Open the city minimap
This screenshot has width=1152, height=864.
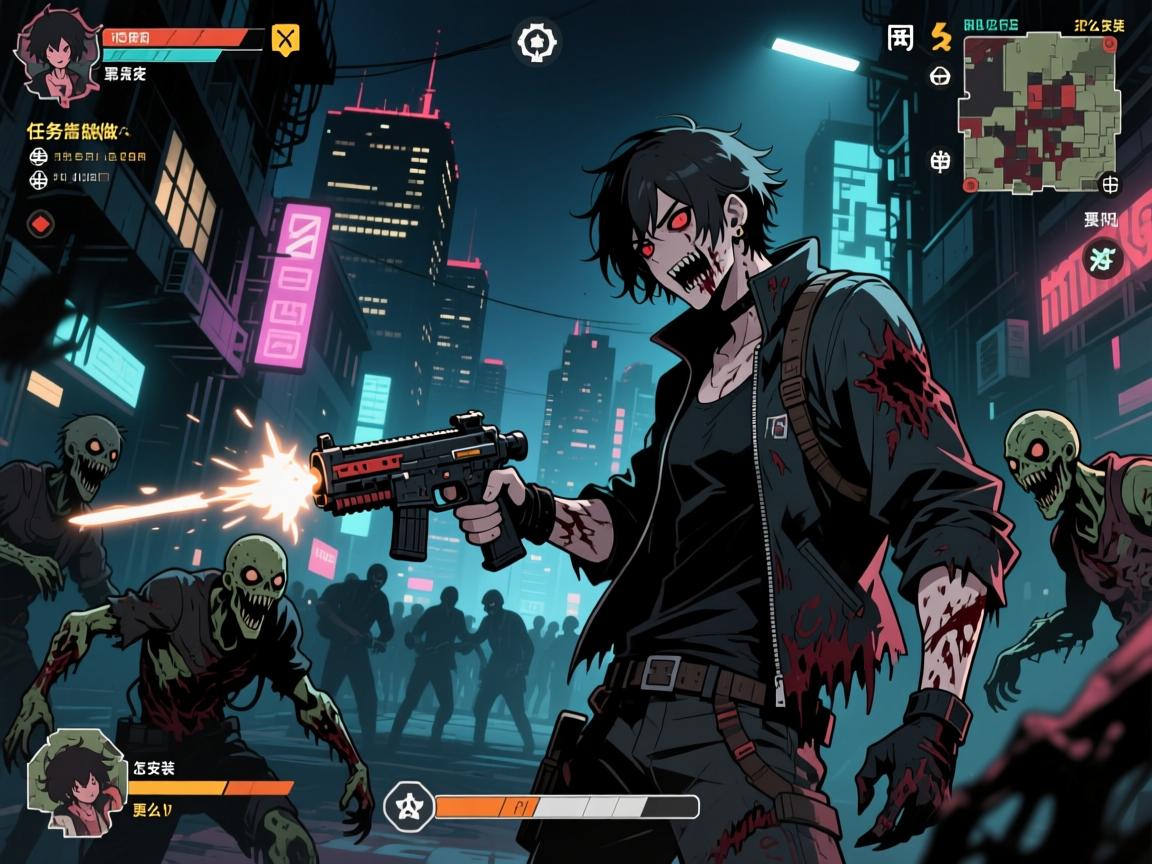[x=1023, y=111]
